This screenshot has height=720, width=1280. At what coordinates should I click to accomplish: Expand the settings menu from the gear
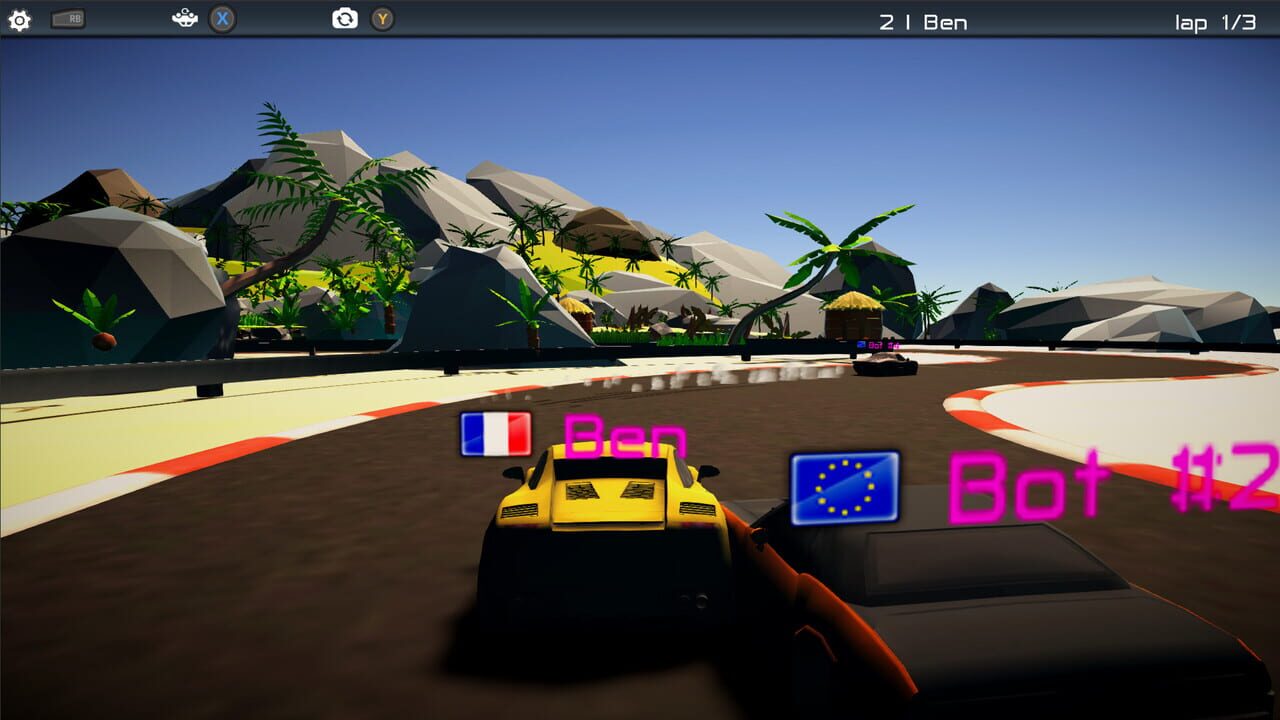(x=20, y=19)
